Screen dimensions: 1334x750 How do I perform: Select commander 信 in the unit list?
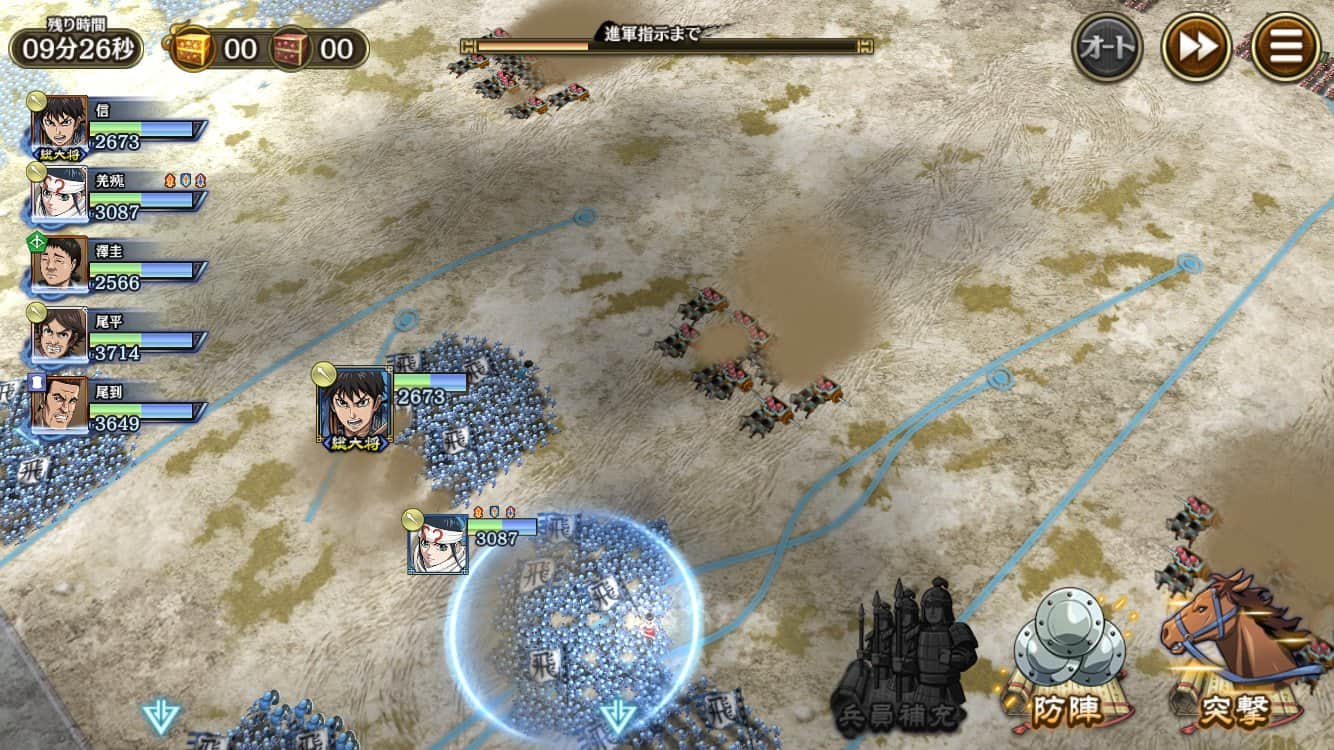(x=60, y=124)
